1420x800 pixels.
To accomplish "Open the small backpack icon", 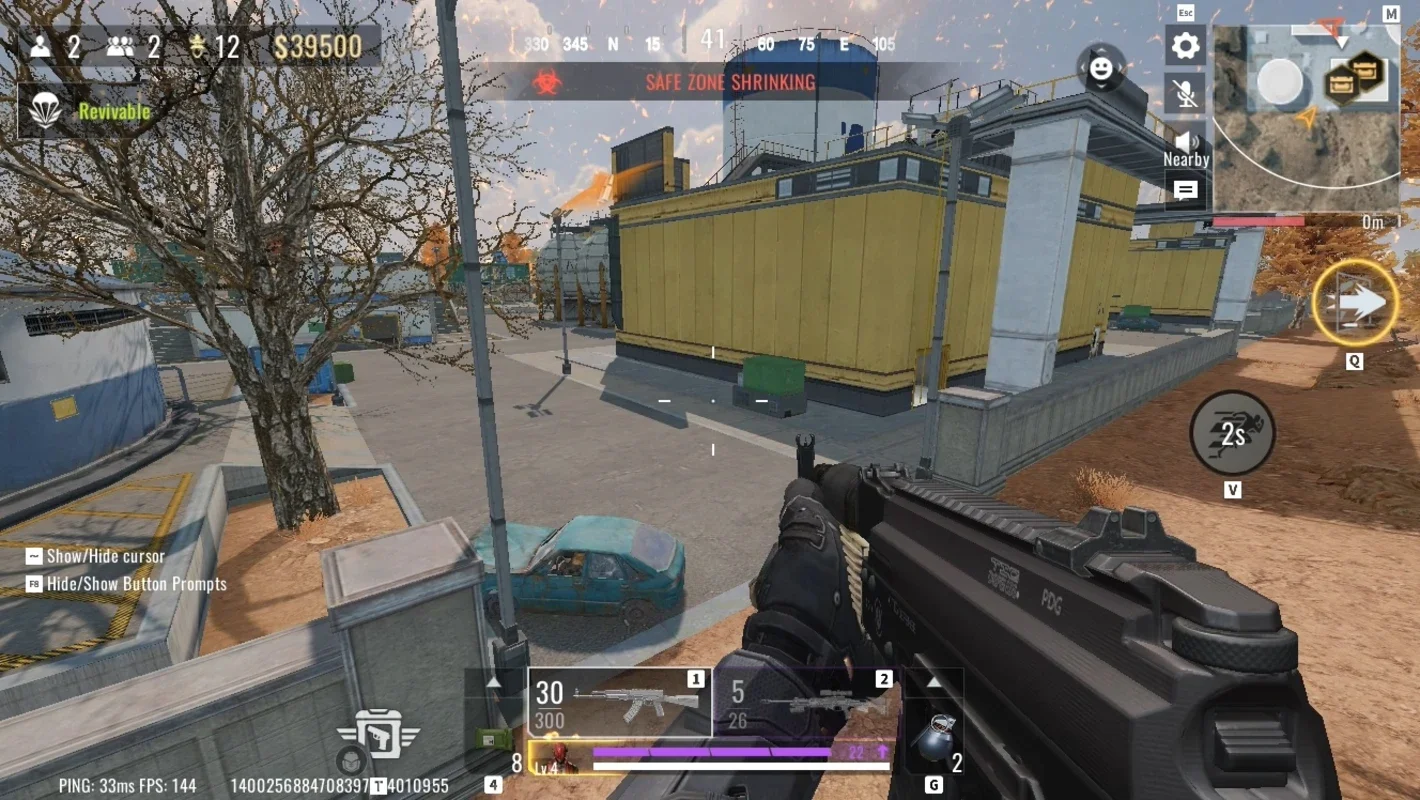I will (x=349, y=760).
